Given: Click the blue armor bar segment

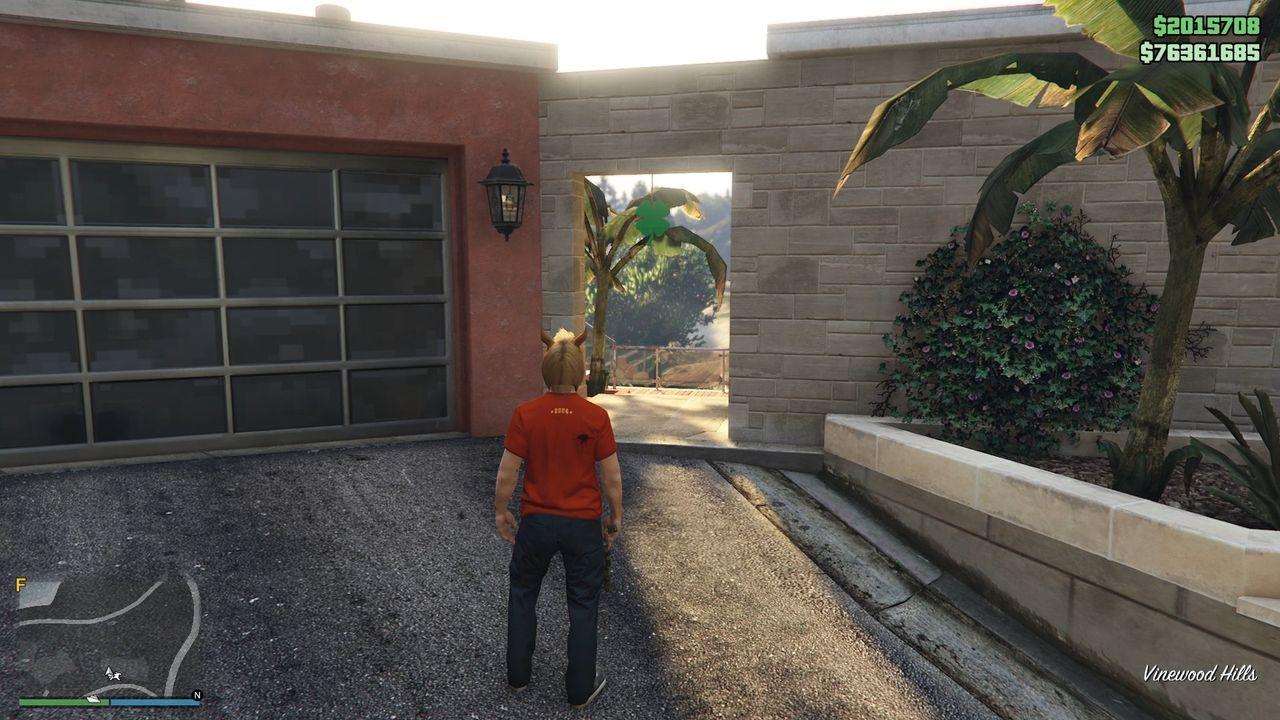Looking at the screenshot, I should tap(156, 701).
